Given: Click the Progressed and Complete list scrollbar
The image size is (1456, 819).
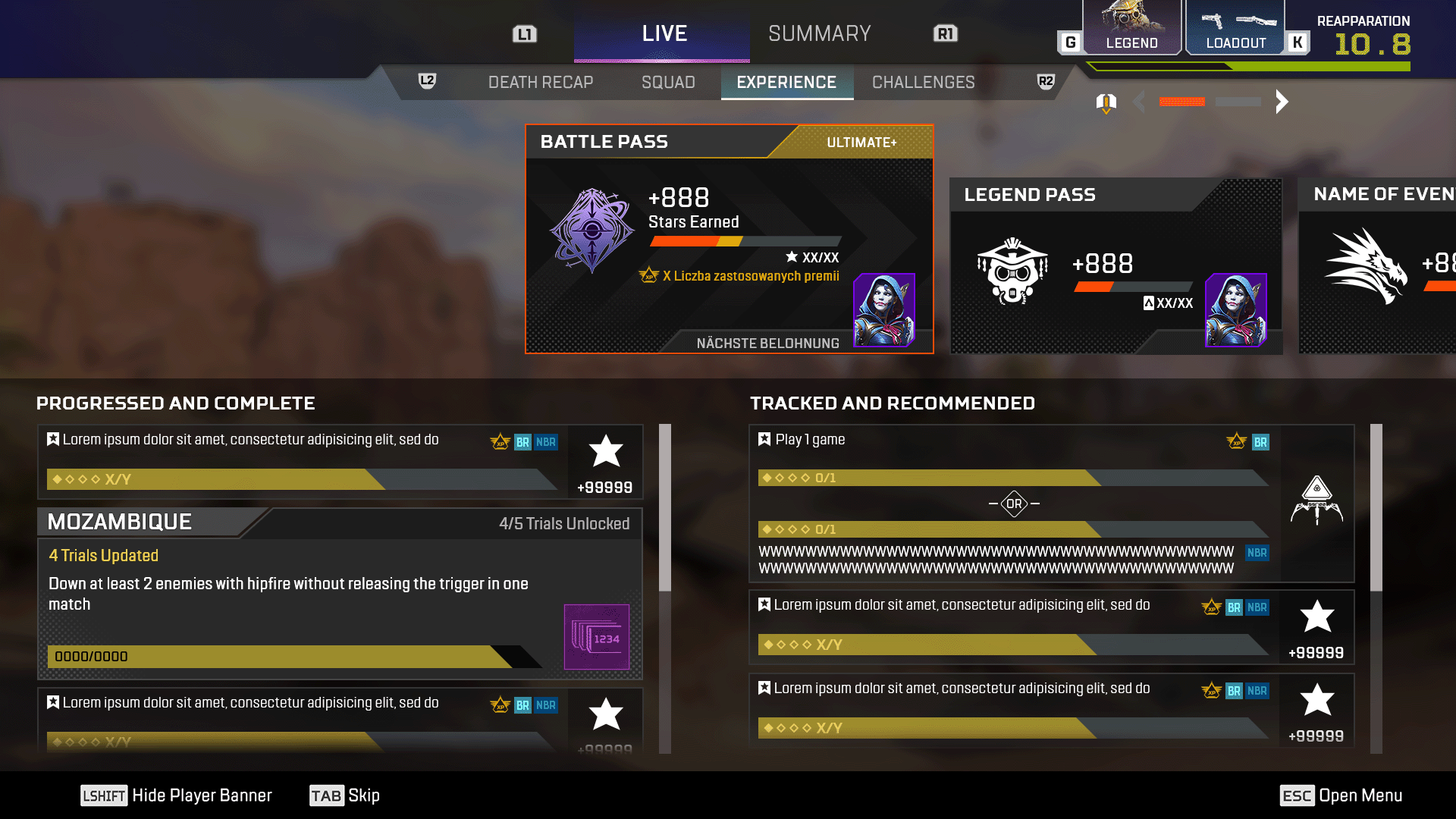Looking at the screenshot, I should point(665,508).
